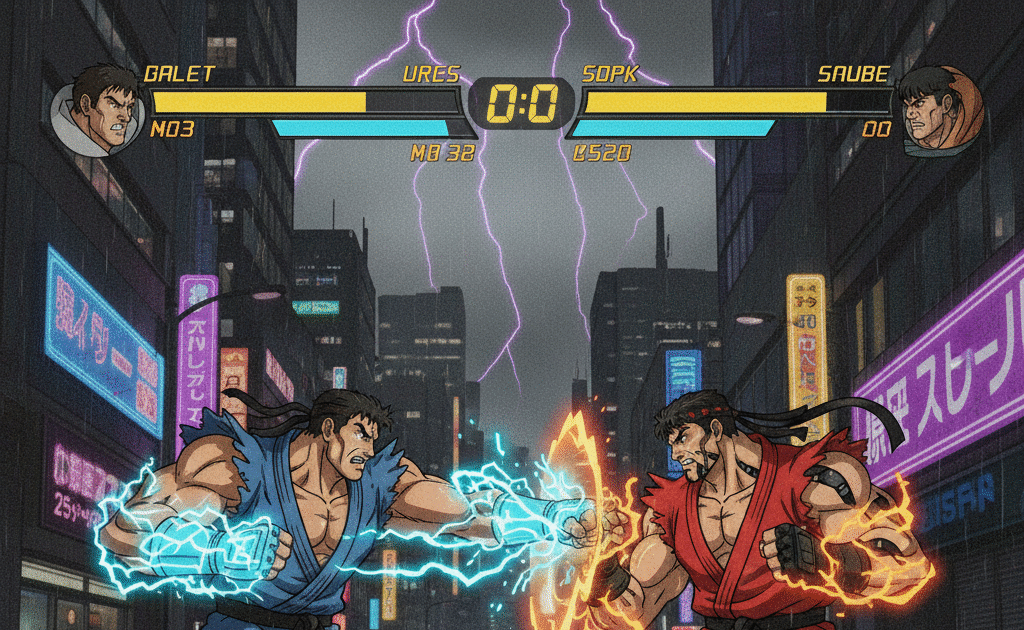1024x630 pixels.
Task: Select the SAUBE fighter portrait
Action: (940, 111)
